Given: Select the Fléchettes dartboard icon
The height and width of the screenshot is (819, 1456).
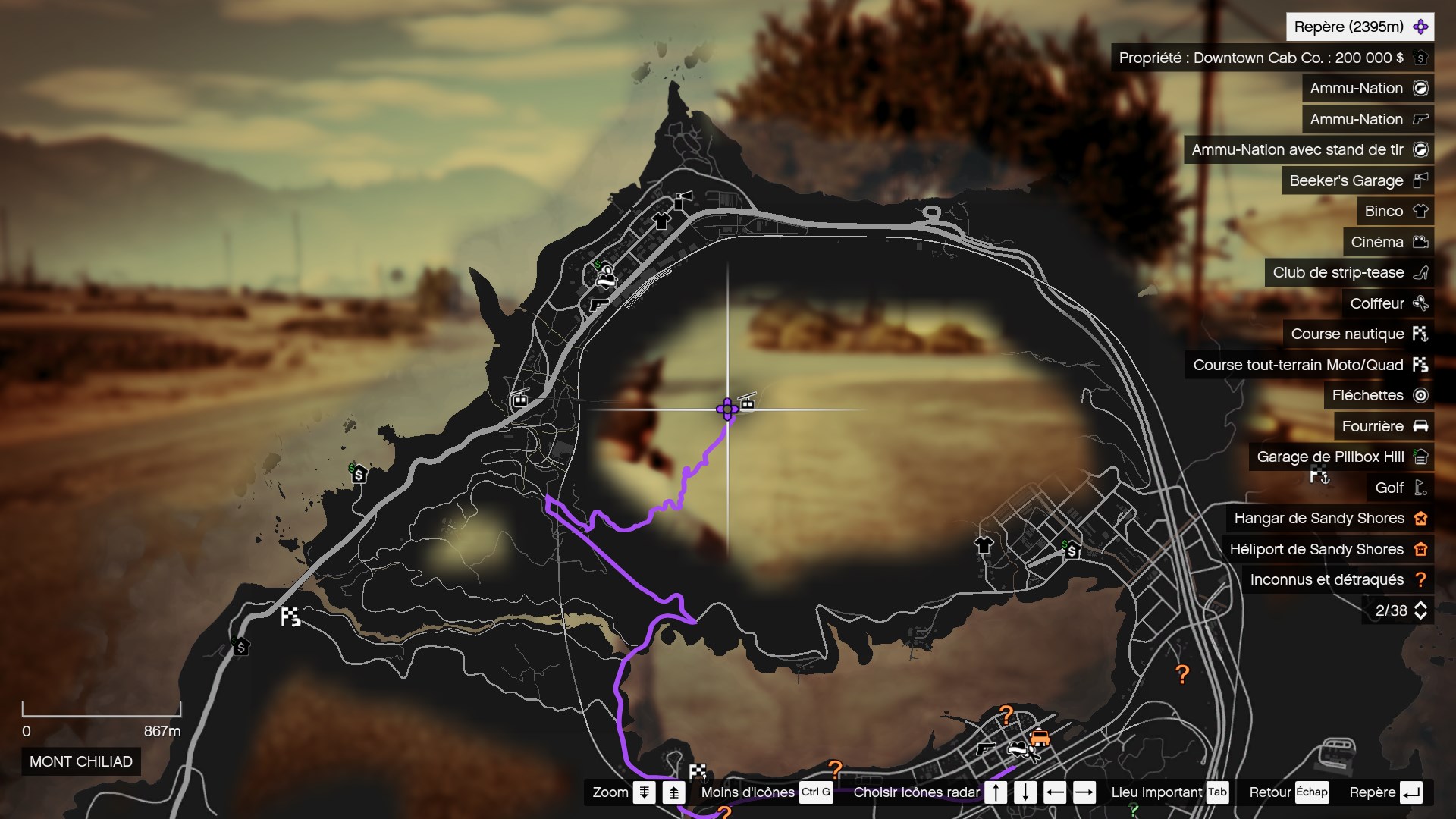Looking at the screenshot, I should [x=1421, y=395].
